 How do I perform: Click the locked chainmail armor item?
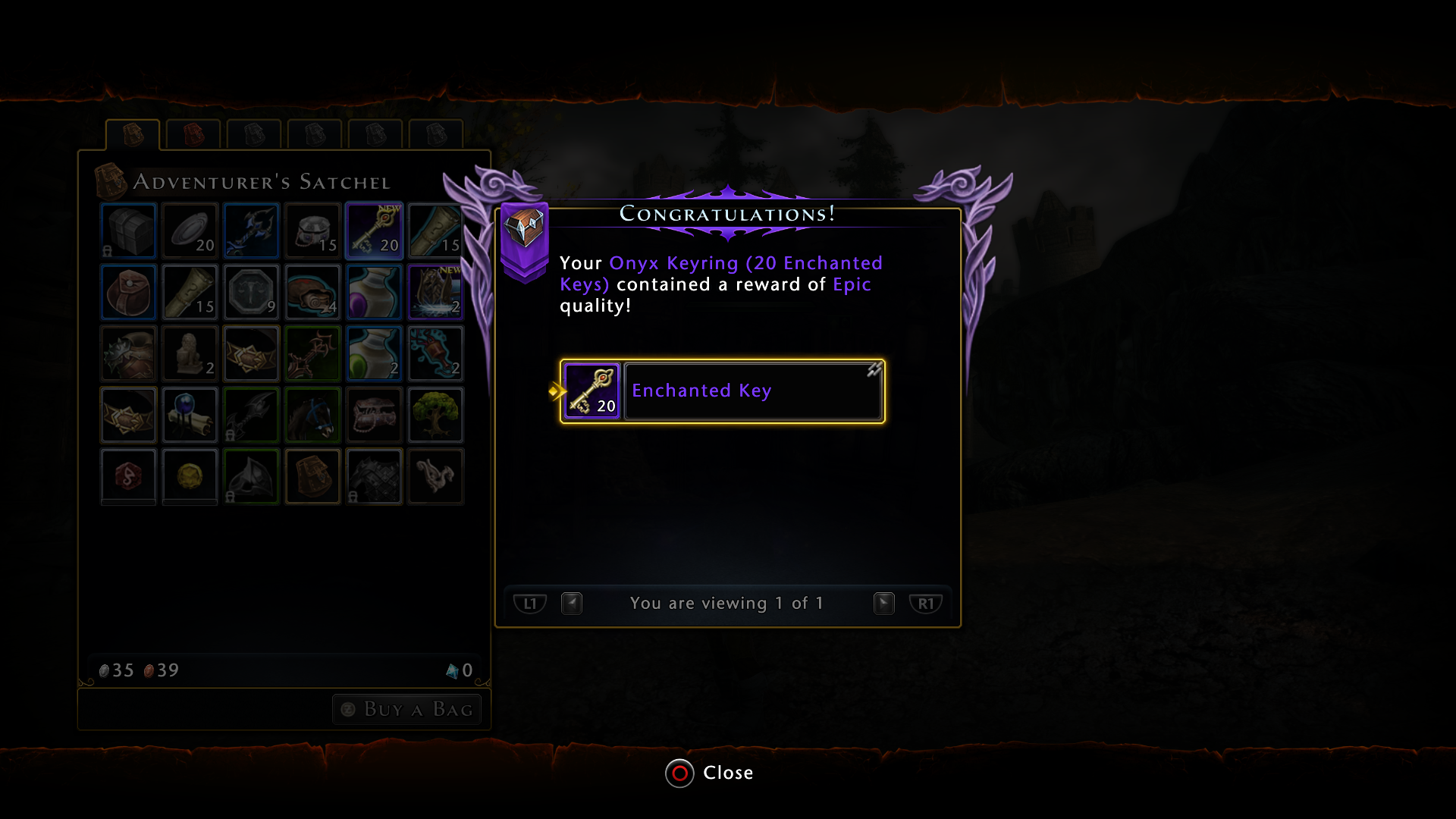[x=374, y=476]
